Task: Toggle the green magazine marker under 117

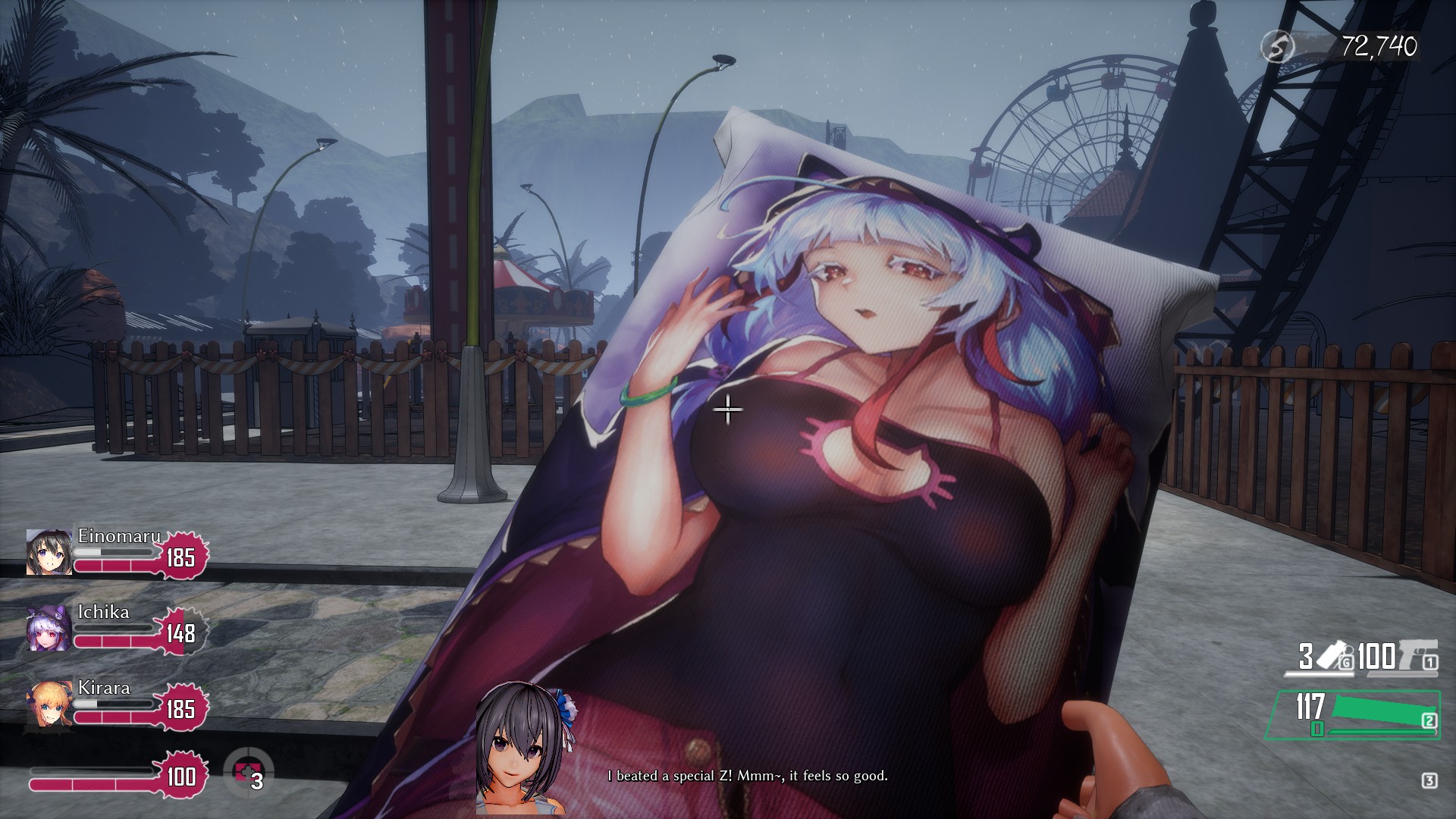Action: [1316, 730]
